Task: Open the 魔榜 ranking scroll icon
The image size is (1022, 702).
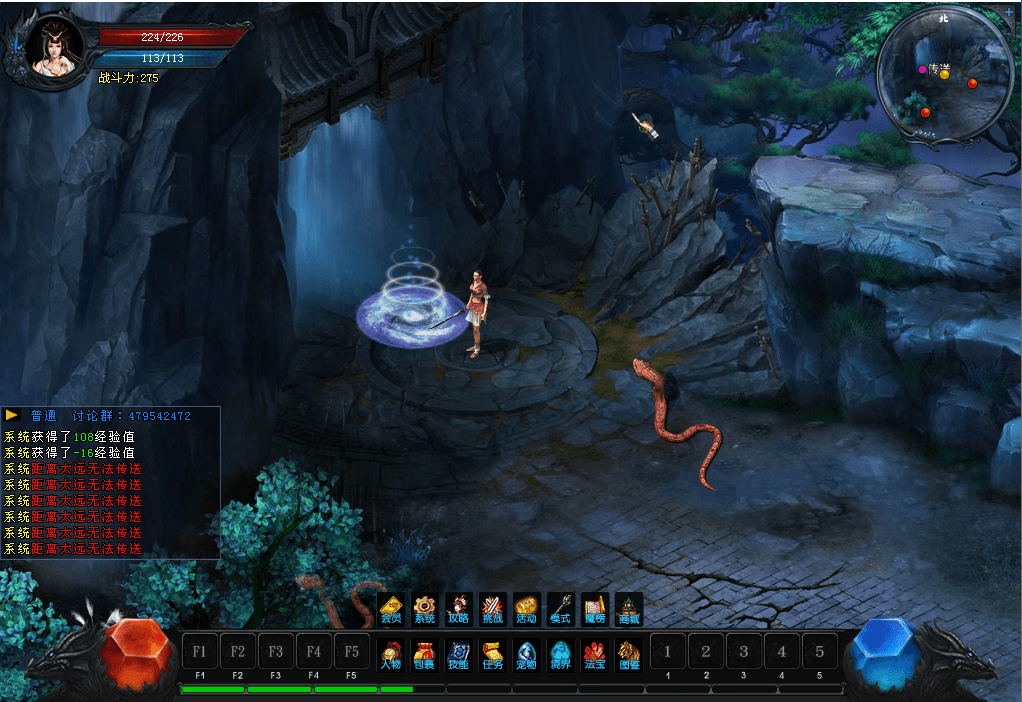Action: (595, 608)
